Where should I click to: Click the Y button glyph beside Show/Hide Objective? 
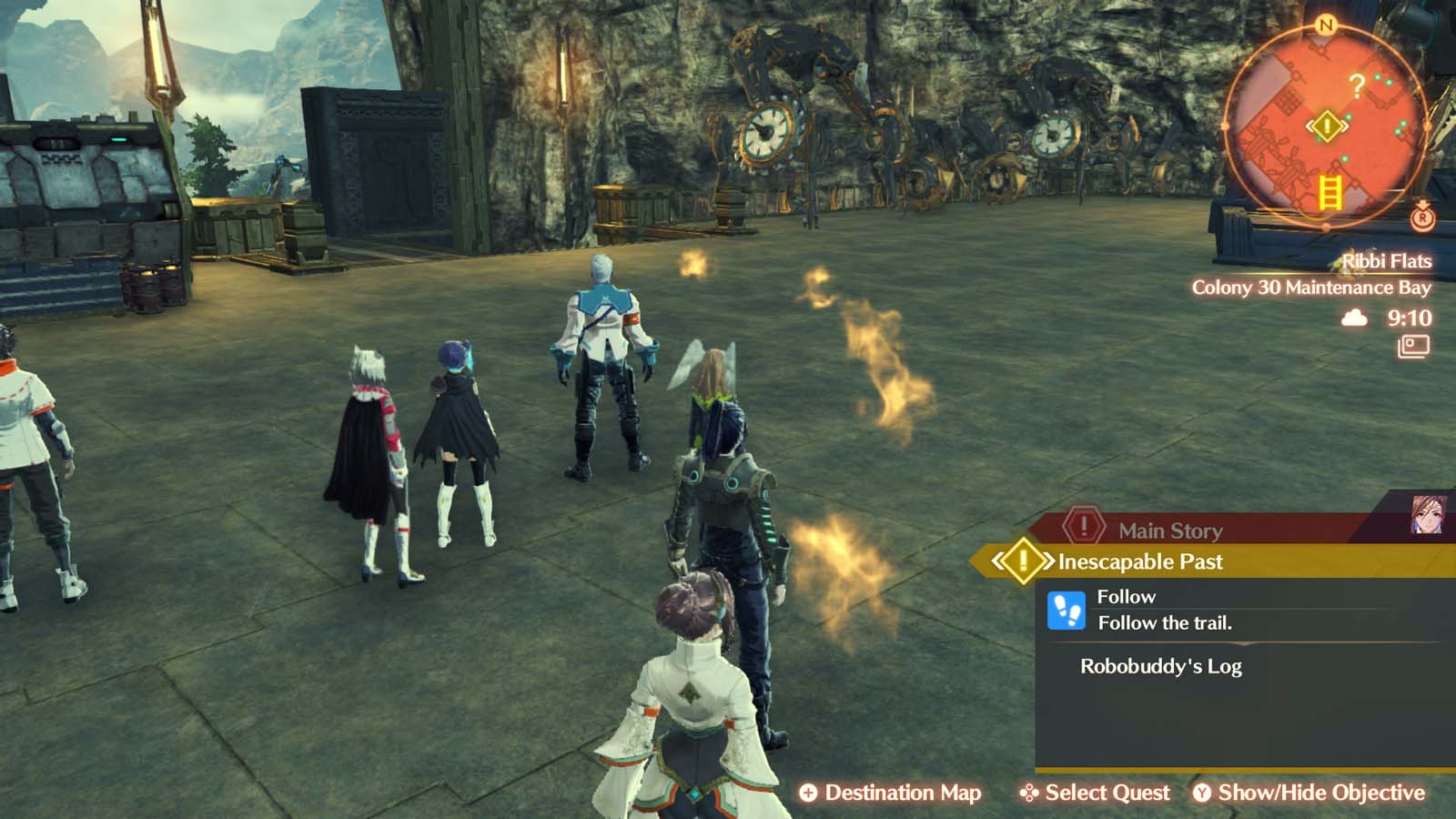pyautogui.click(x=1203, y=793)
